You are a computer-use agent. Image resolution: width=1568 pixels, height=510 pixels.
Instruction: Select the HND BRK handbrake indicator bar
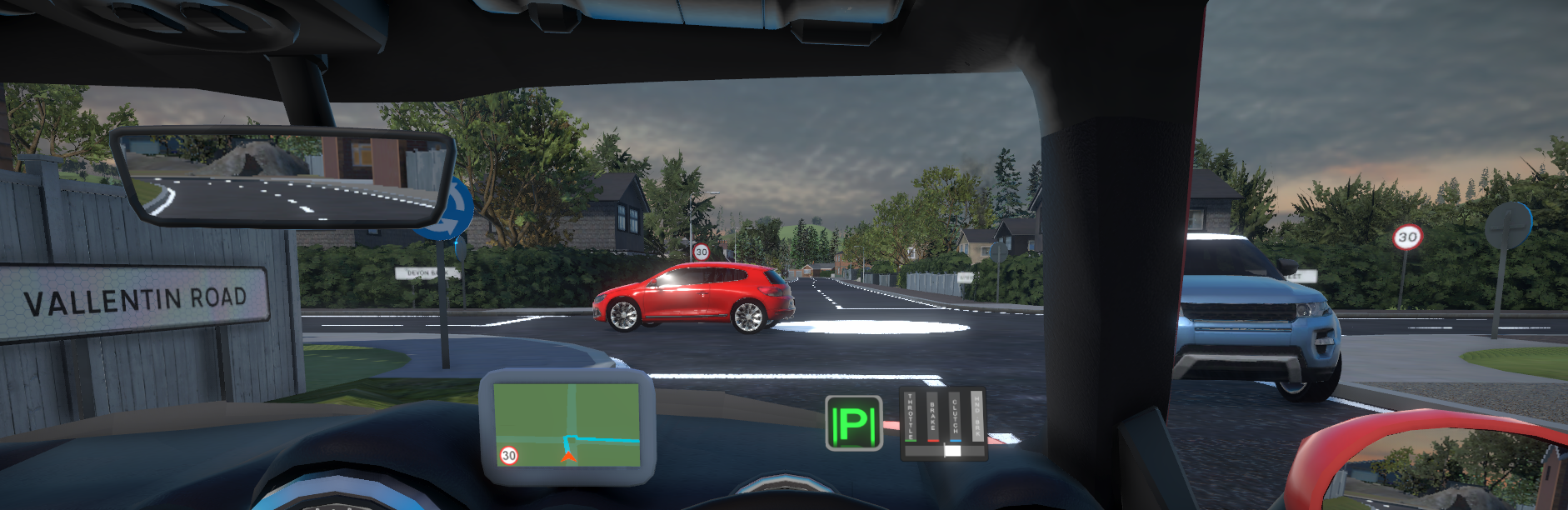(x=976, y=417)
